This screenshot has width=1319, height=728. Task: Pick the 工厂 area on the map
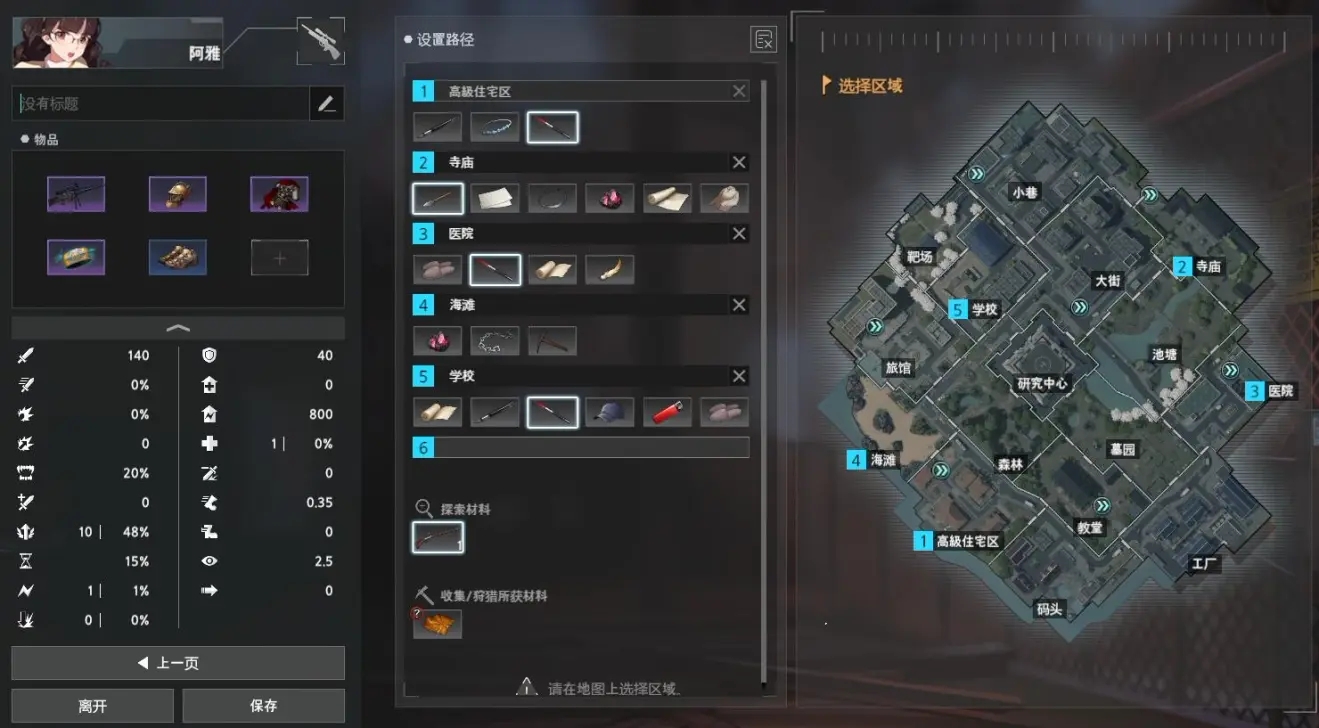click(x=1204, y=564)
